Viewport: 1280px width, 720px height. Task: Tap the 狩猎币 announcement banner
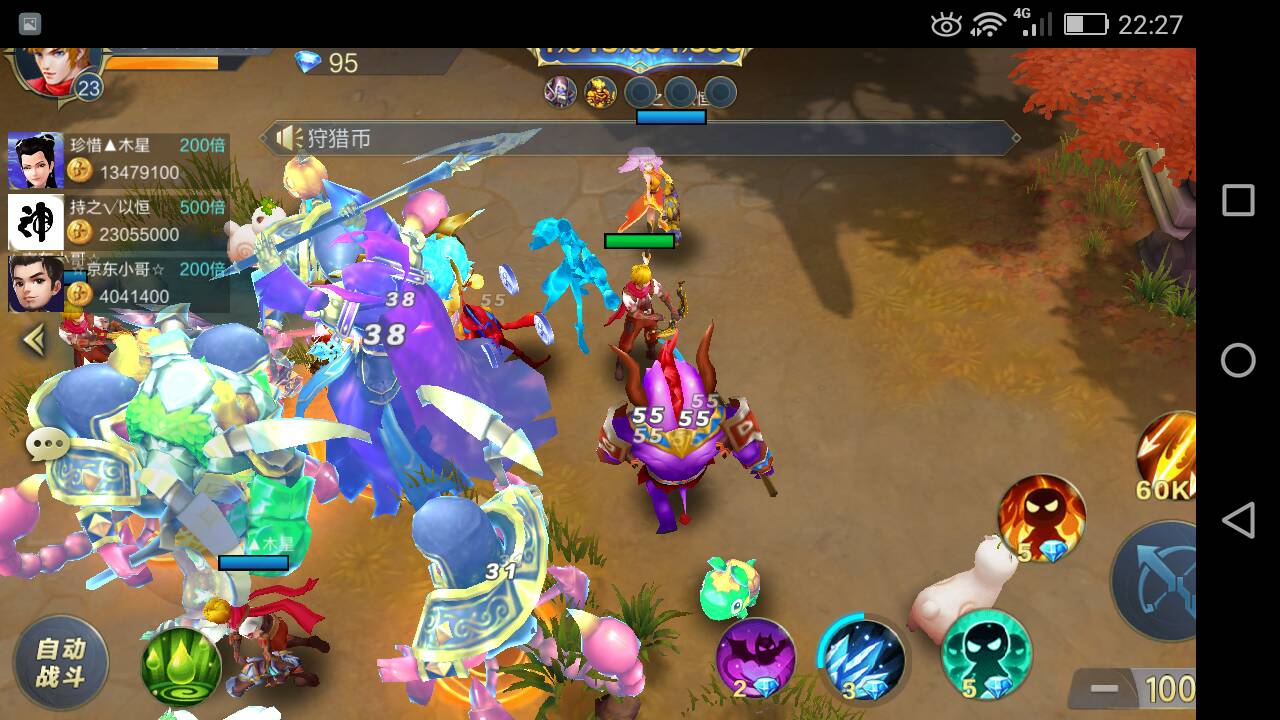[x=640, y=138]
